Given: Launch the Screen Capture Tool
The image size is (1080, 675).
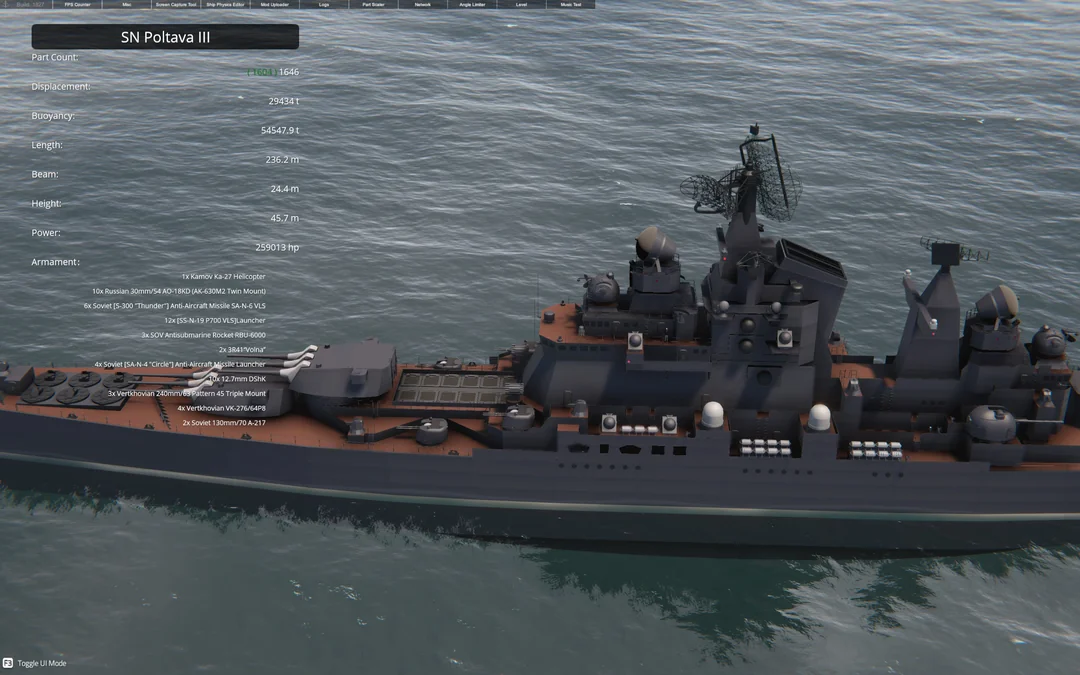Looking at the screenshot, I should point(176,4).
